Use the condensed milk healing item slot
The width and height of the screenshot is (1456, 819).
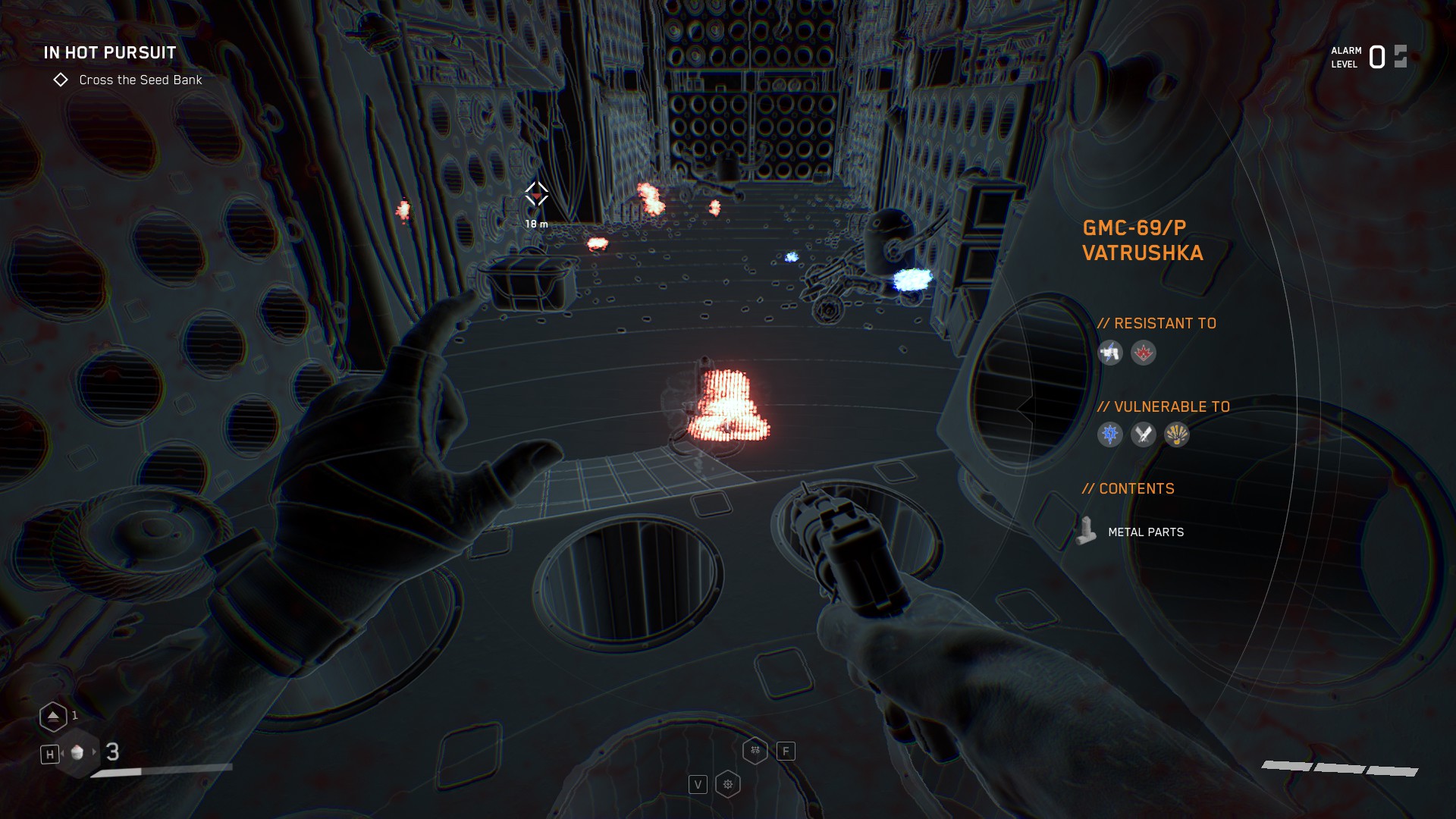[77, 753]
